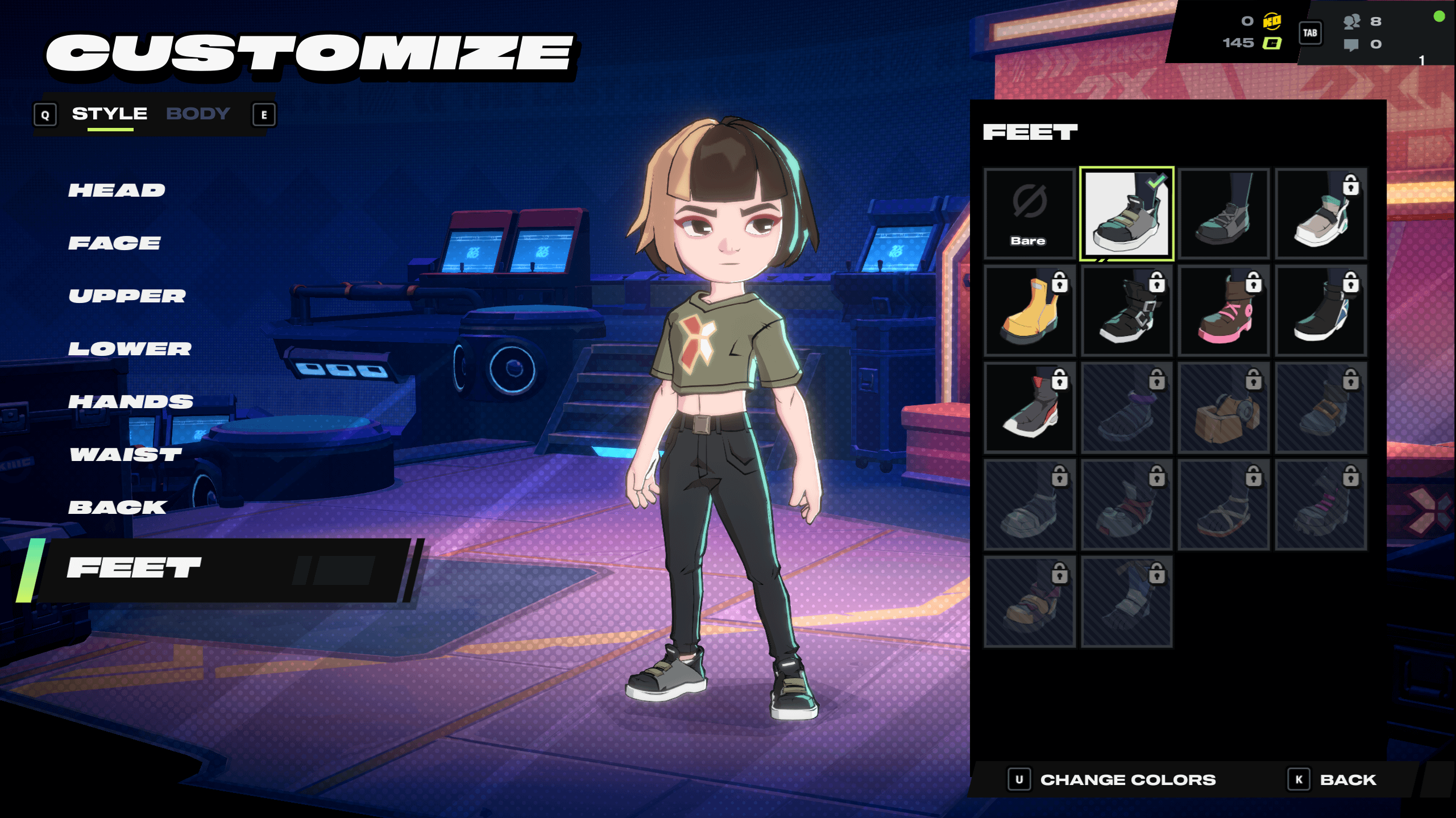Select the Feet category
The image size is (1456, 818).
click(x=134, y=568)
